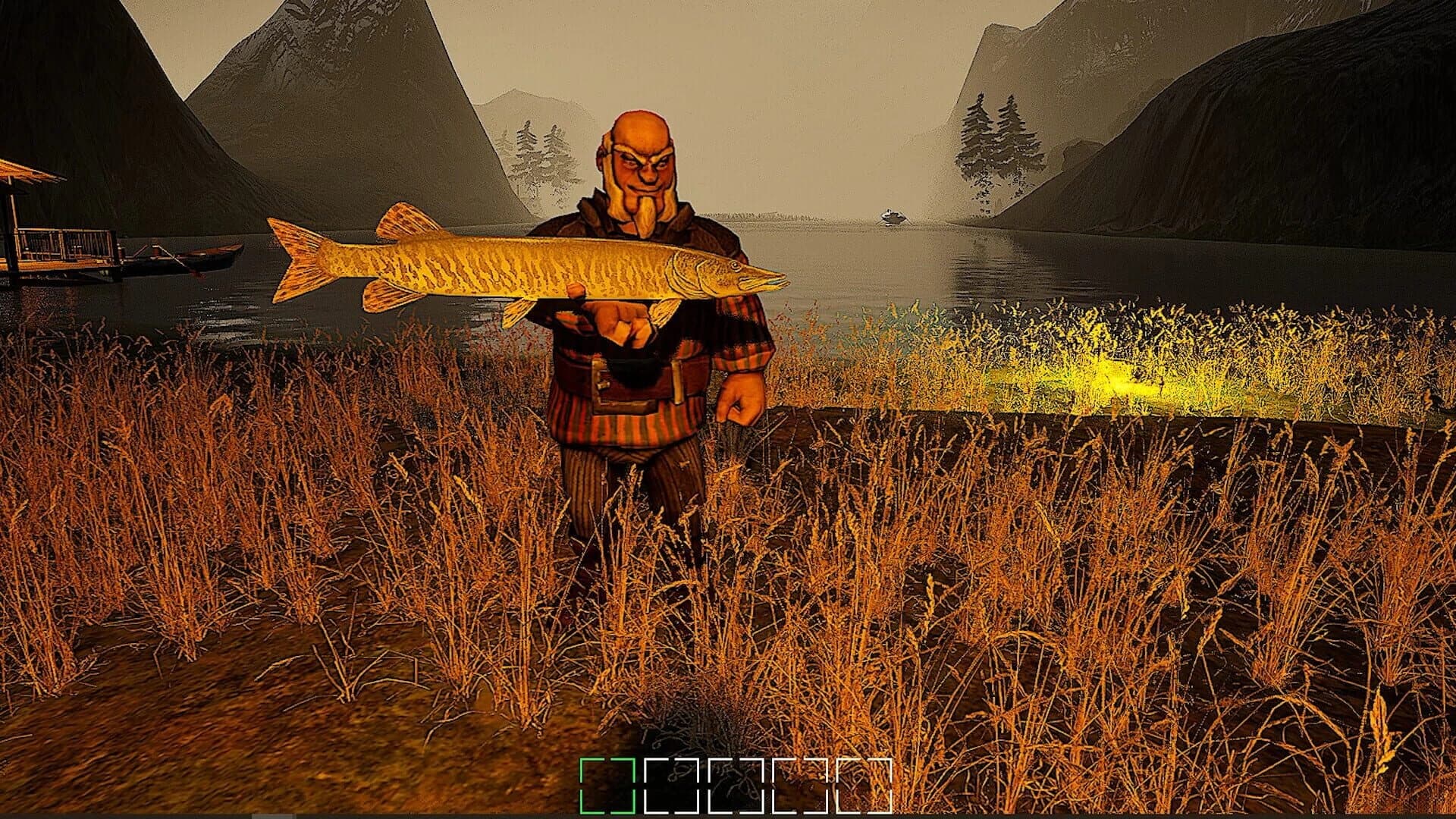
Task: Toggle selection of an empty white slot
Action: 671,786
